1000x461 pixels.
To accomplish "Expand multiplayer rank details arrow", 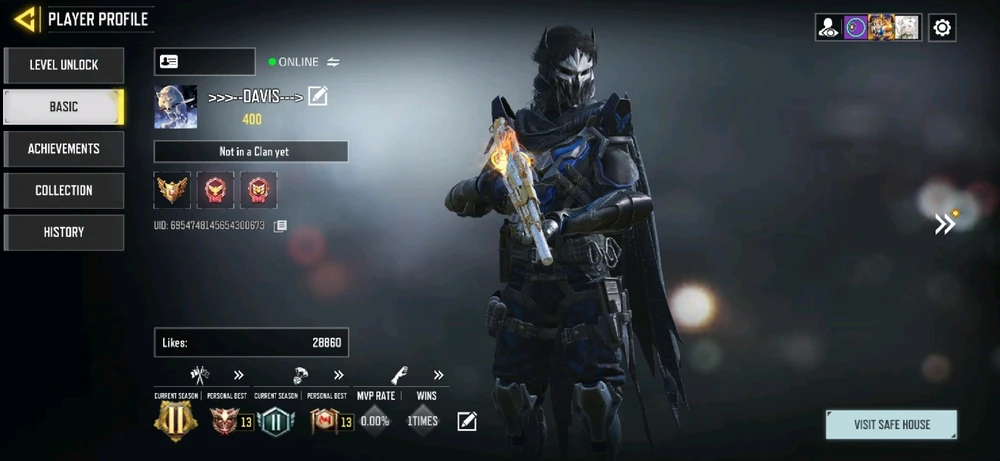I will coord(239,376).
